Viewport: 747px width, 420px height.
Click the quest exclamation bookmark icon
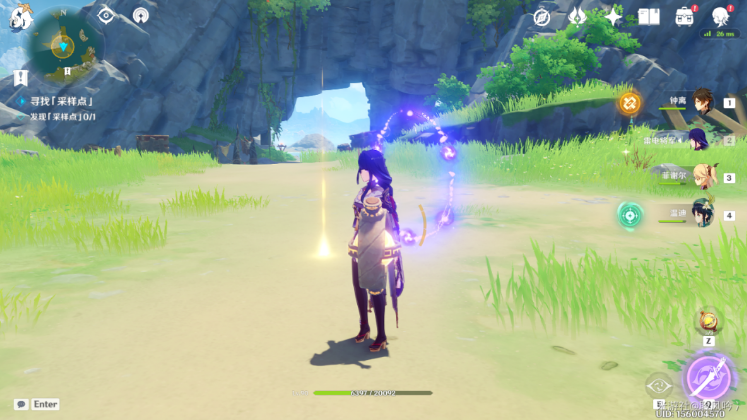[21, 77]
